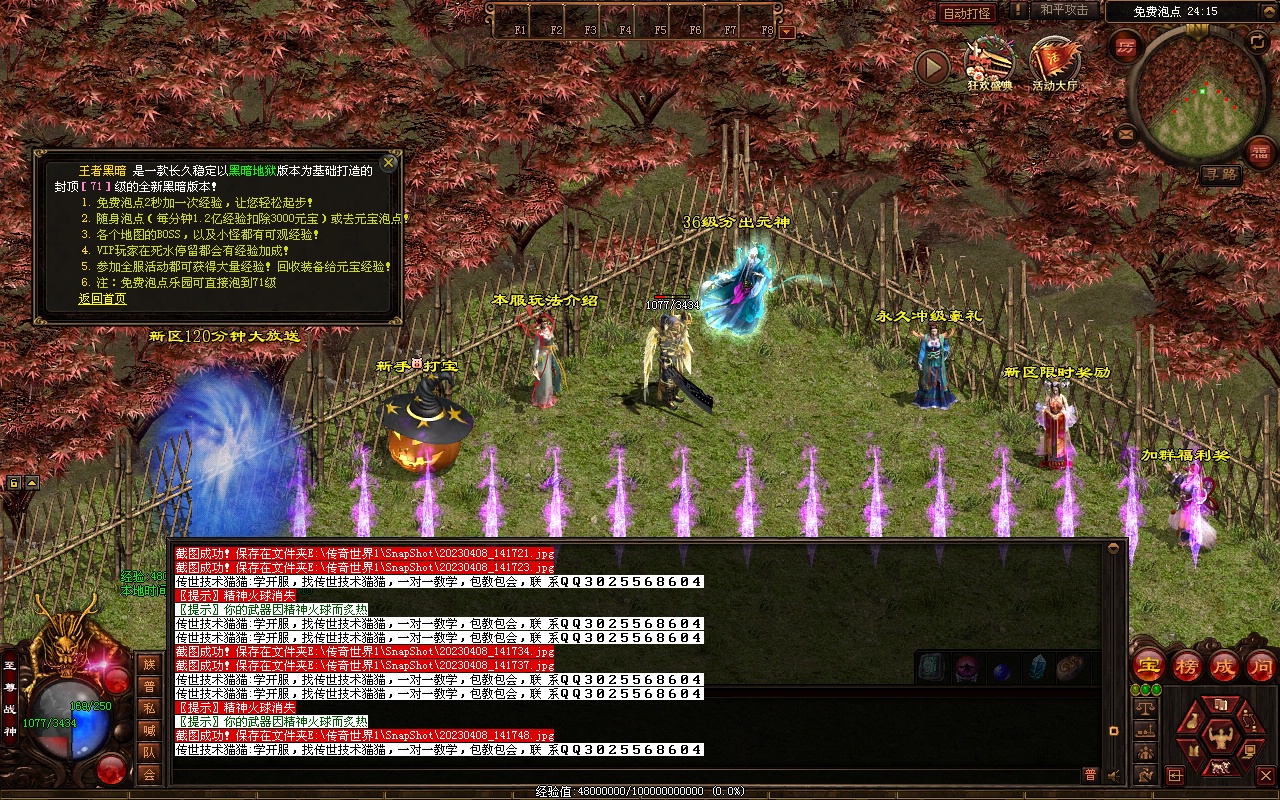Toggle the 自动打怪 auto-fight button
The width and height of the screenshot is (1280, 800).
967,13
